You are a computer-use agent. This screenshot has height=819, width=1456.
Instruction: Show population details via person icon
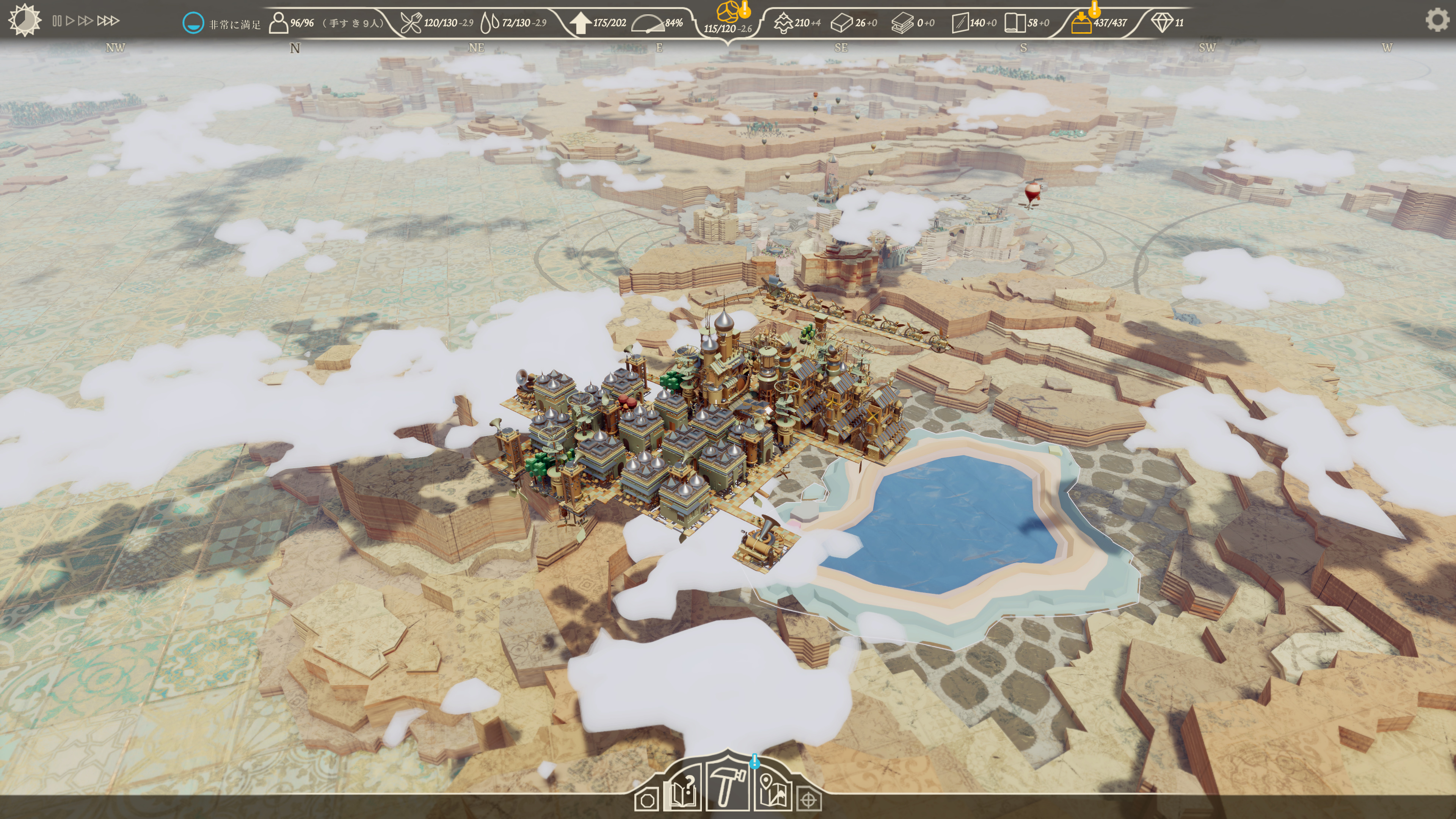(x=278, y=23)
